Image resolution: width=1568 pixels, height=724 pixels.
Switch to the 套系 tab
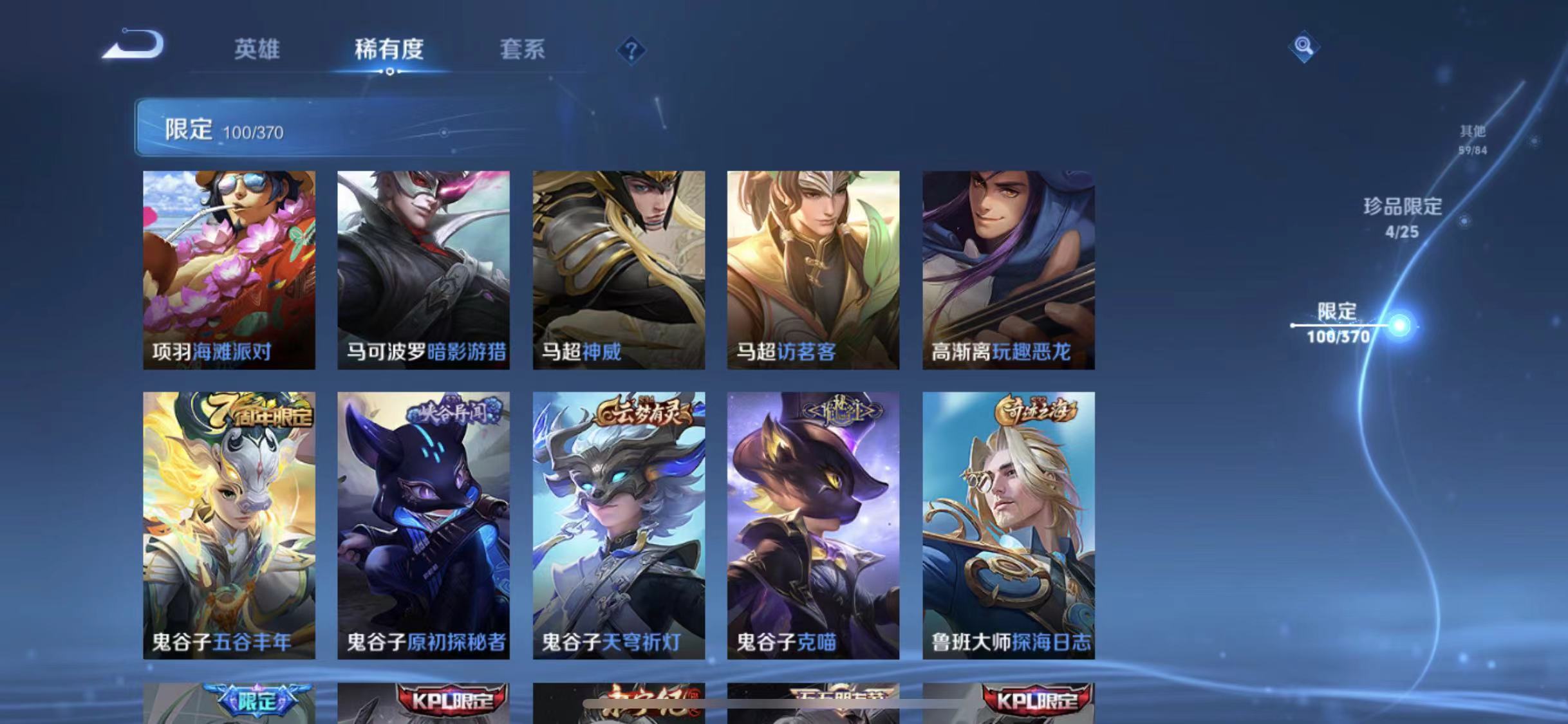(x=523, y=50)
